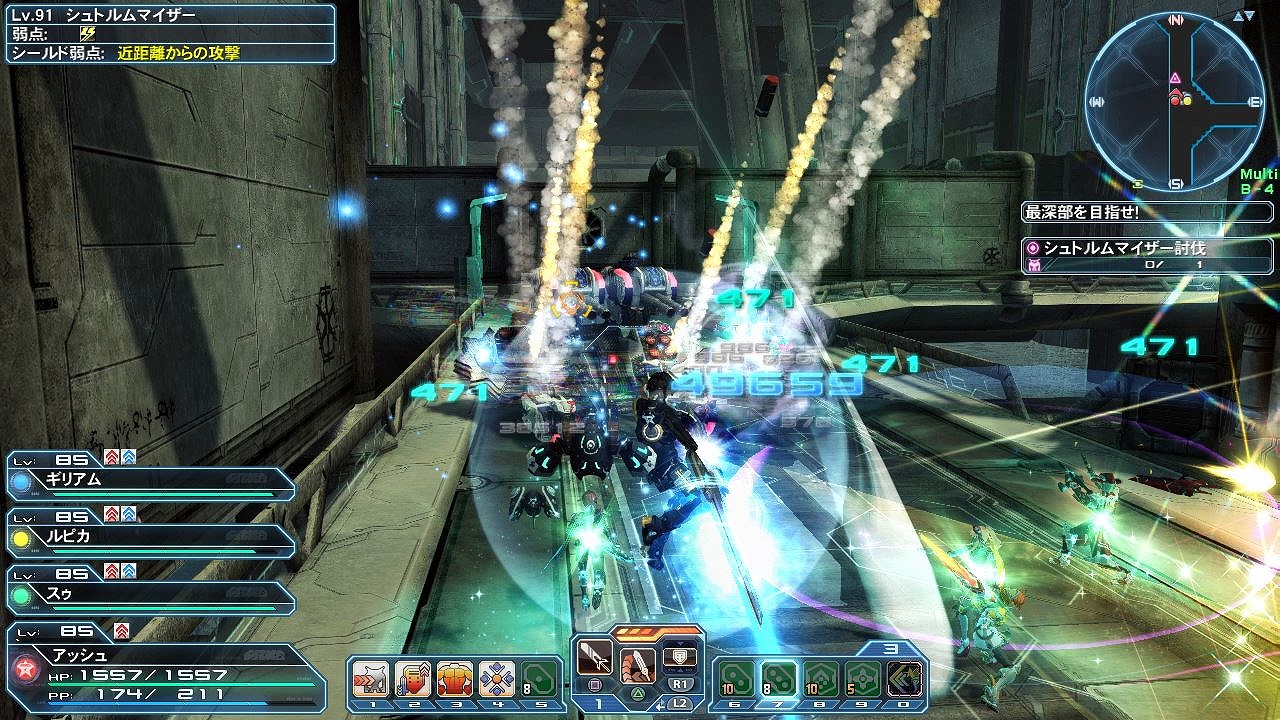1280x720 pixels.
Task: Use the green consumable in slot 8
Action: (x=821, y=679)
